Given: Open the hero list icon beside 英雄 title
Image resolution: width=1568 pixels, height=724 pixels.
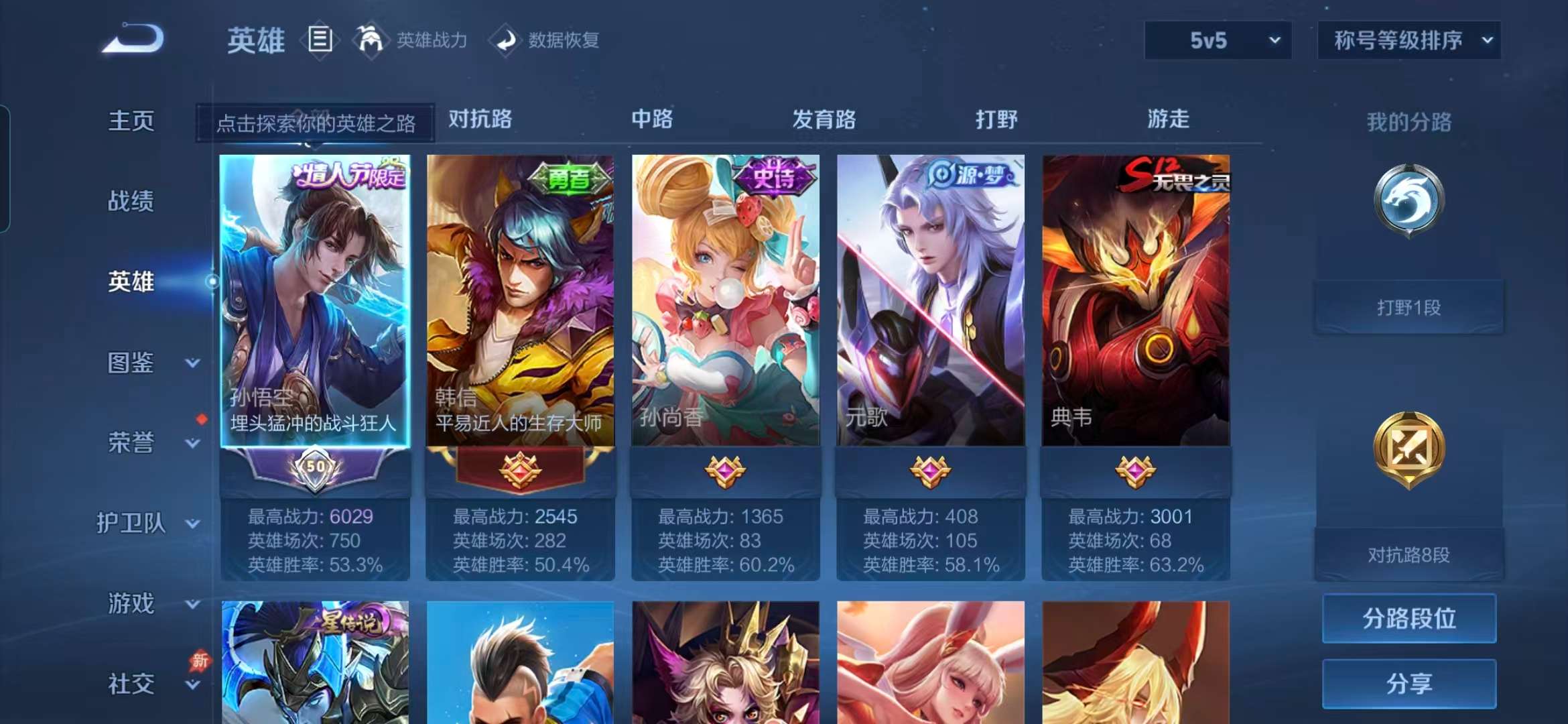Looking at the screenshot, I should tap(320, 39).
